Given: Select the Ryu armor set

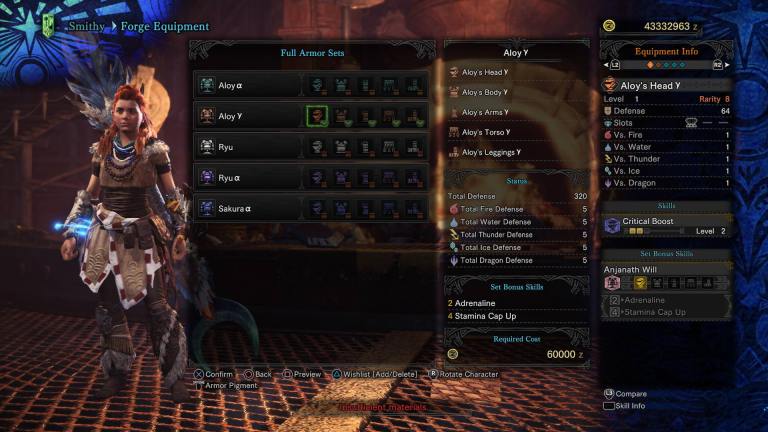Looking at the screenshot, I should (x=248, y=146).
